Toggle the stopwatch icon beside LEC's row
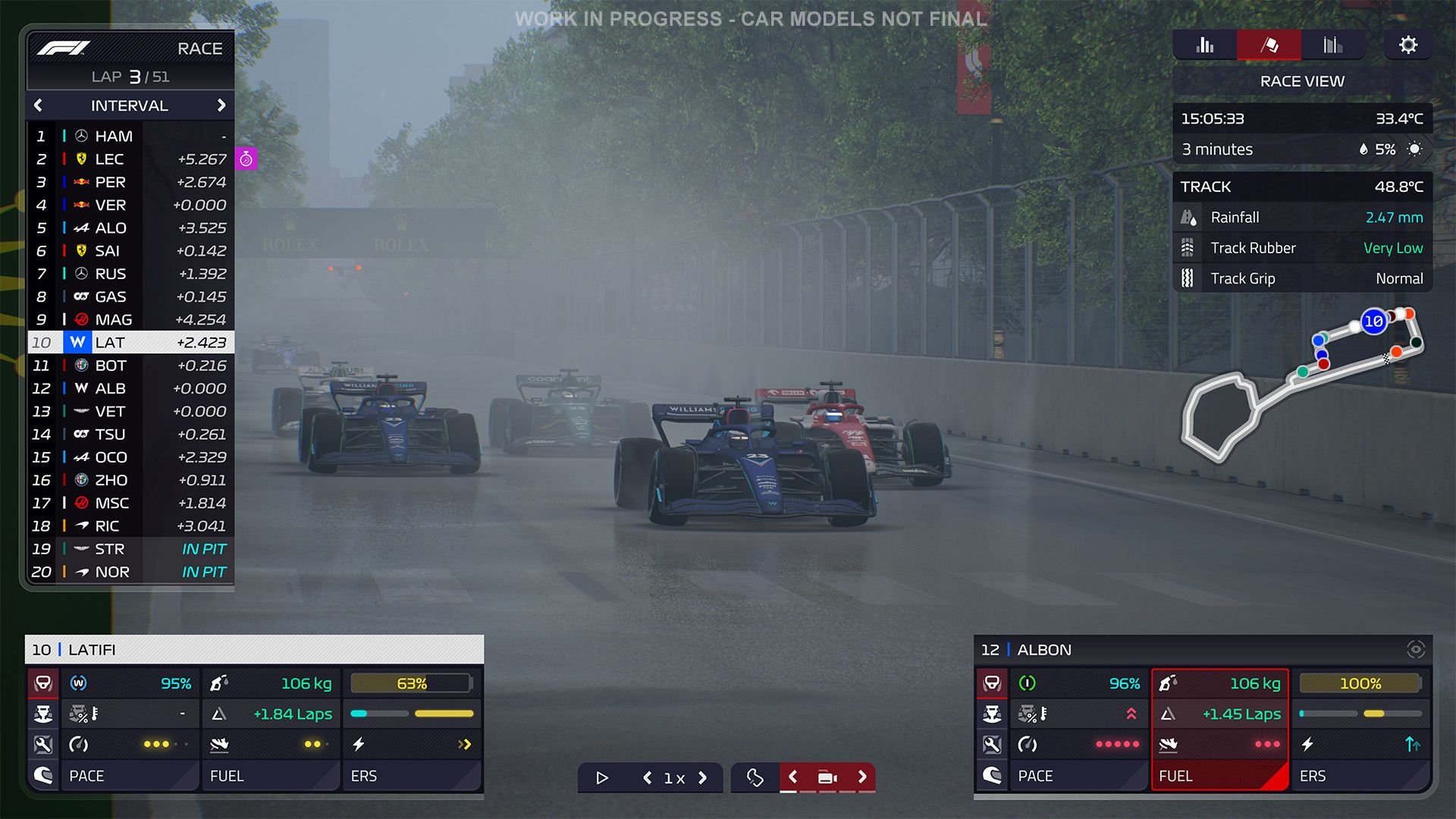Screen dimensions: 1456x819 coord(246,159)
